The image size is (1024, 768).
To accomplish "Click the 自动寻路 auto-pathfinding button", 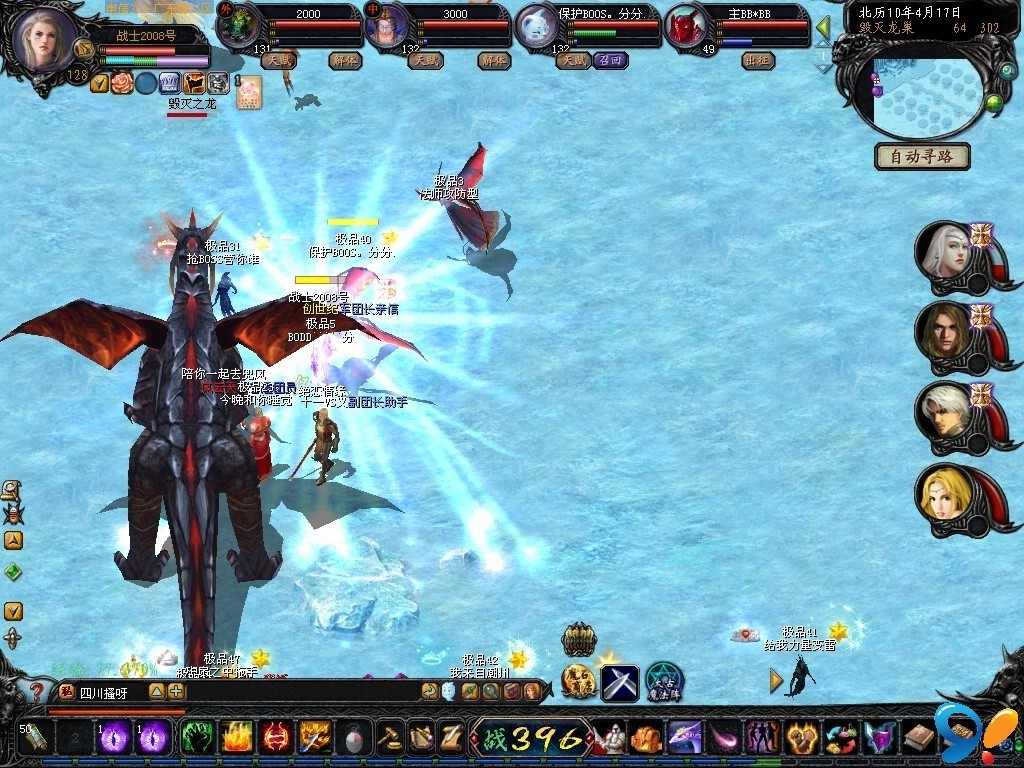I will [x=922, y=157].
